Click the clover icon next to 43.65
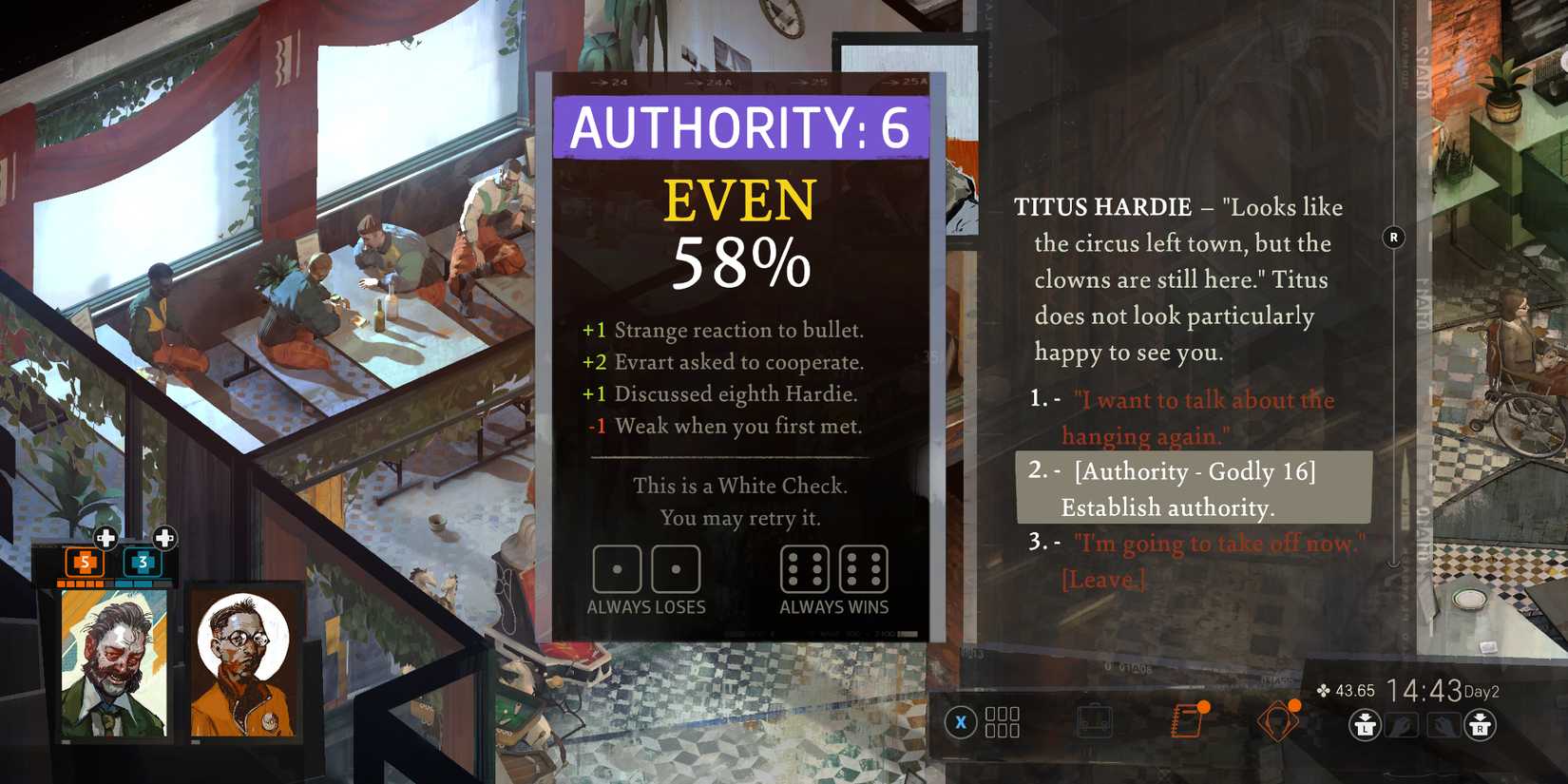This screenshot has height=784, width=1568. (1323, 689)
